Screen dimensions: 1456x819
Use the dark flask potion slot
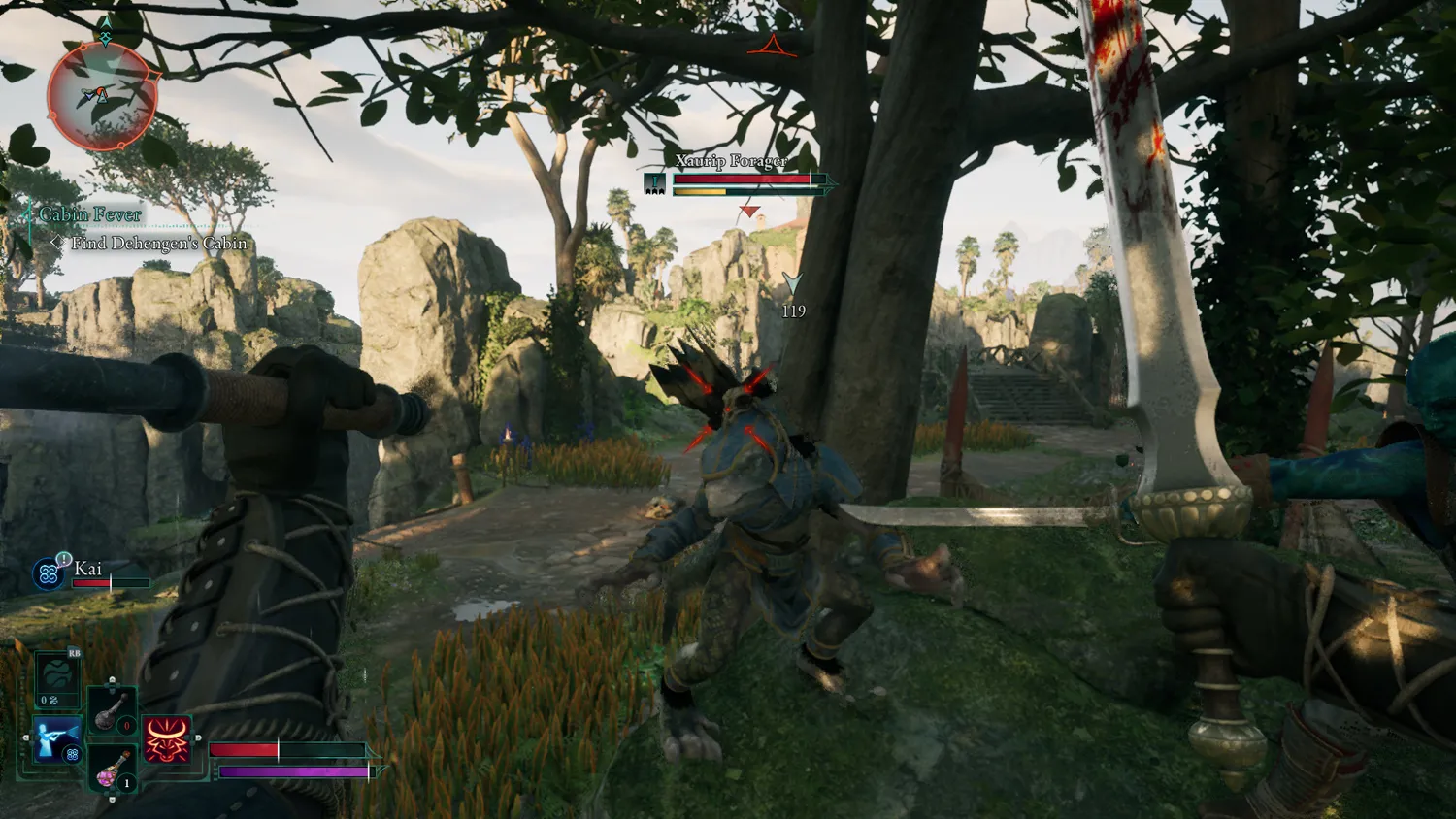click(x=112, y=710)
